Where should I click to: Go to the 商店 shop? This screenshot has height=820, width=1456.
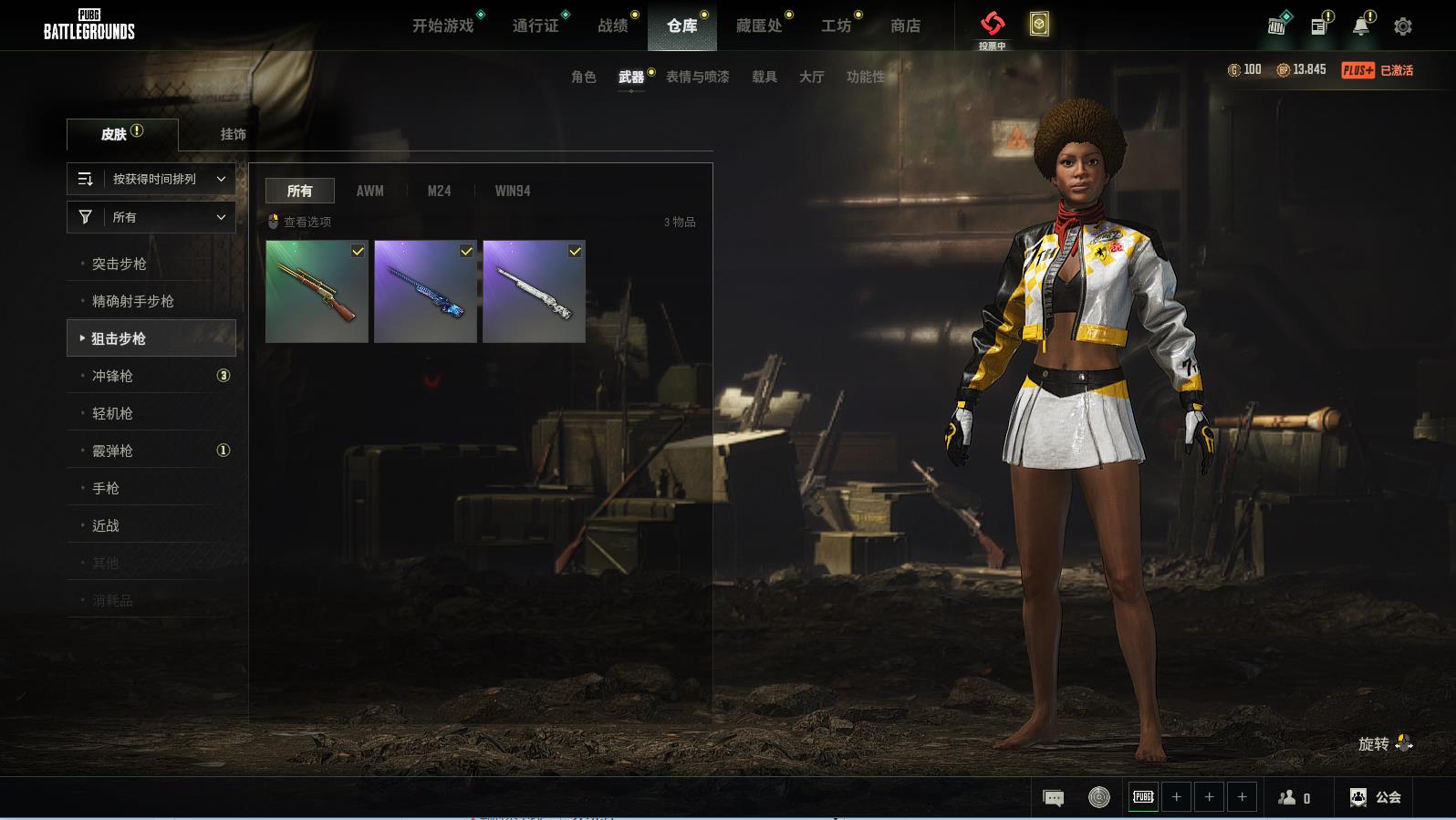point(905,26)
